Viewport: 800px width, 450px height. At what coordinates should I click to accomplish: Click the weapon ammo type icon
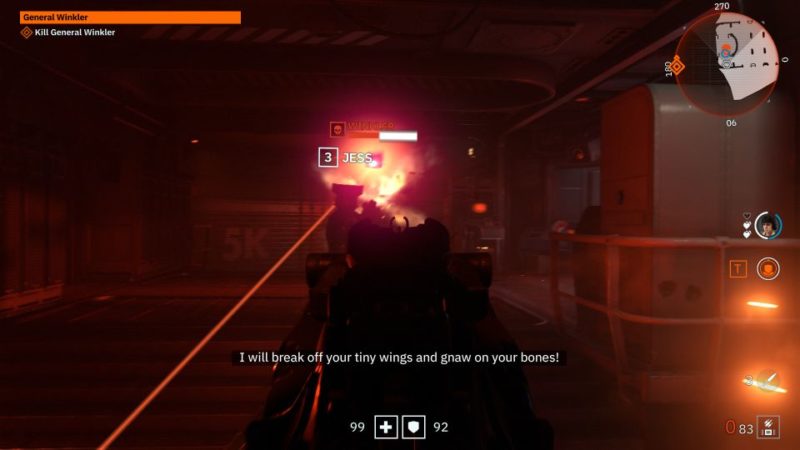(768, 427)
